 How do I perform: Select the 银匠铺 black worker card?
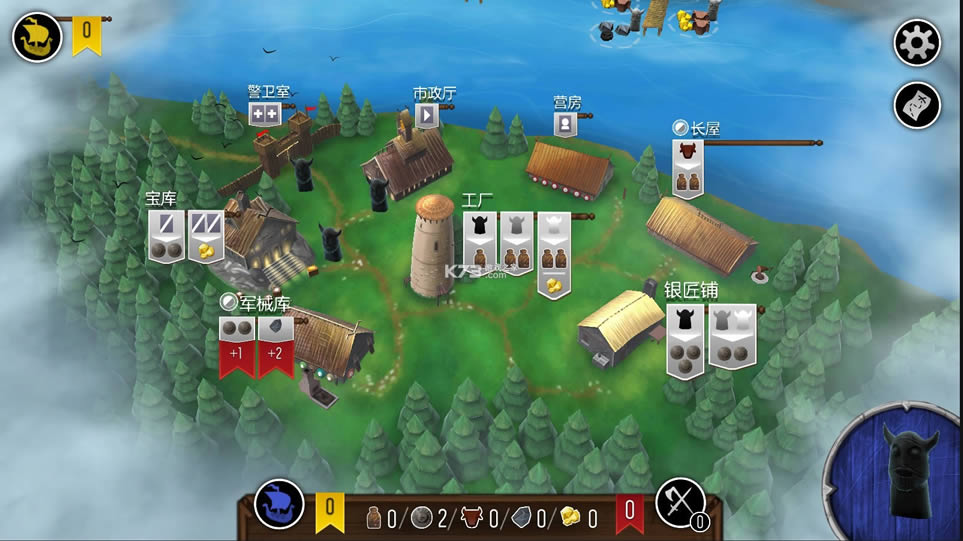coord(685,336)
